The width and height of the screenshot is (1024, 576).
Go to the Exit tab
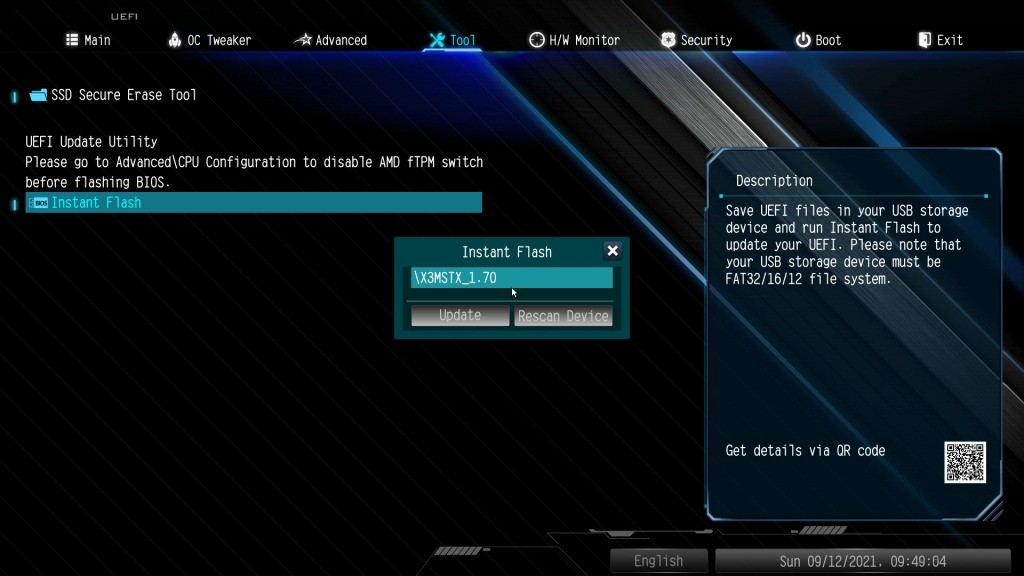940,40
